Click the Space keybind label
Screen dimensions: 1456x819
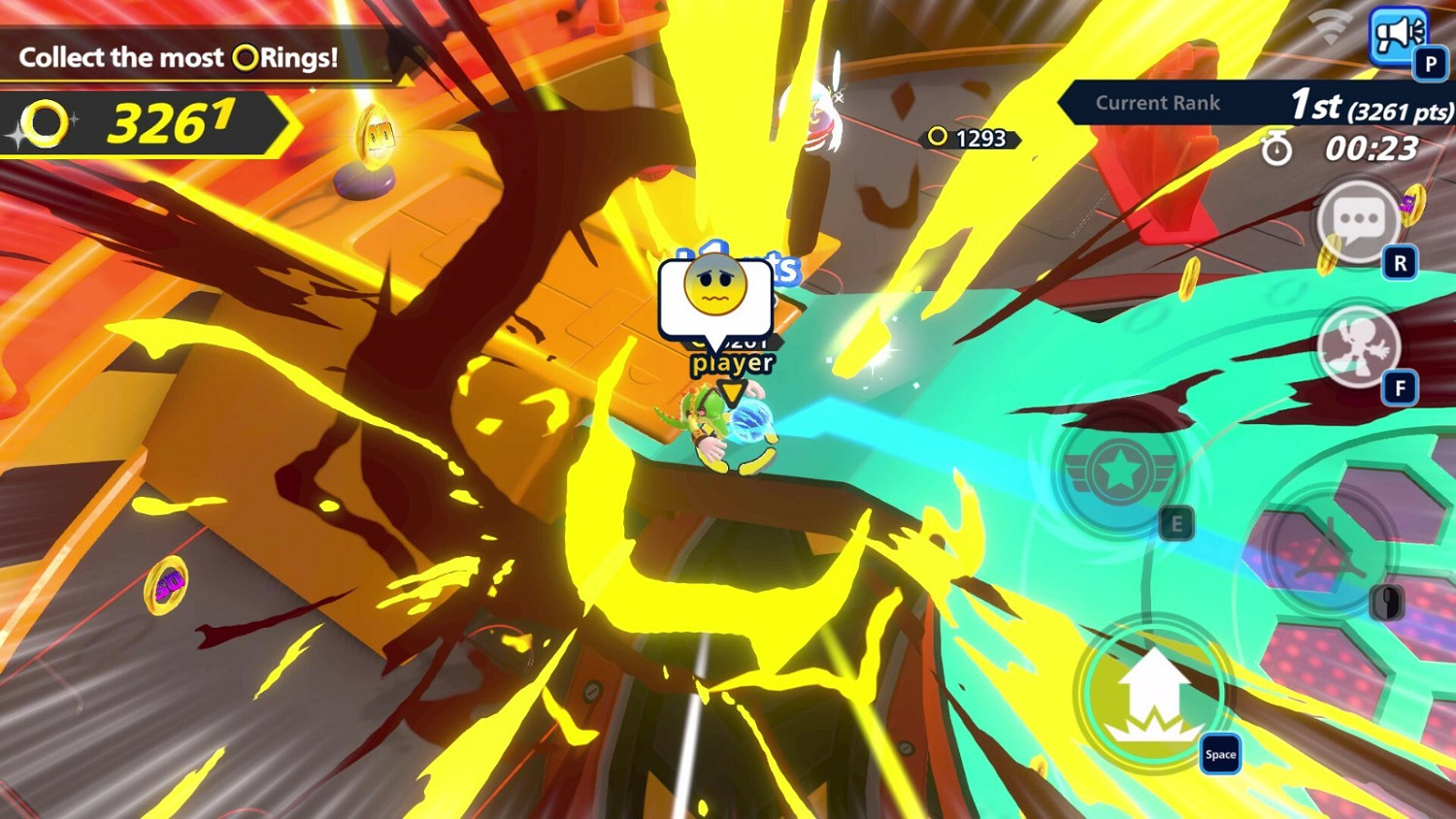pos(1220,754)
